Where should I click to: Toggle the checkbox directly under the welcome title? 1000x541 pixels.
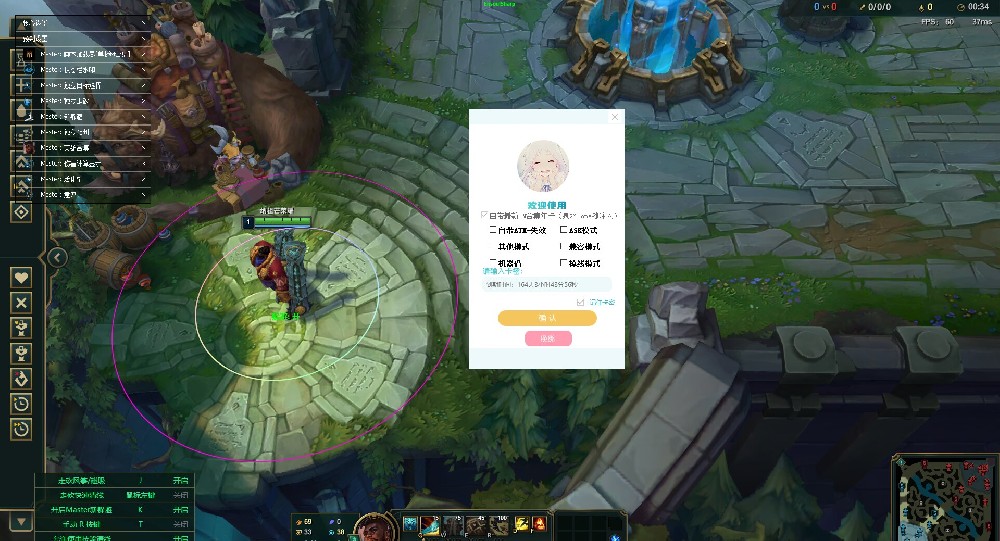point(485,214)
